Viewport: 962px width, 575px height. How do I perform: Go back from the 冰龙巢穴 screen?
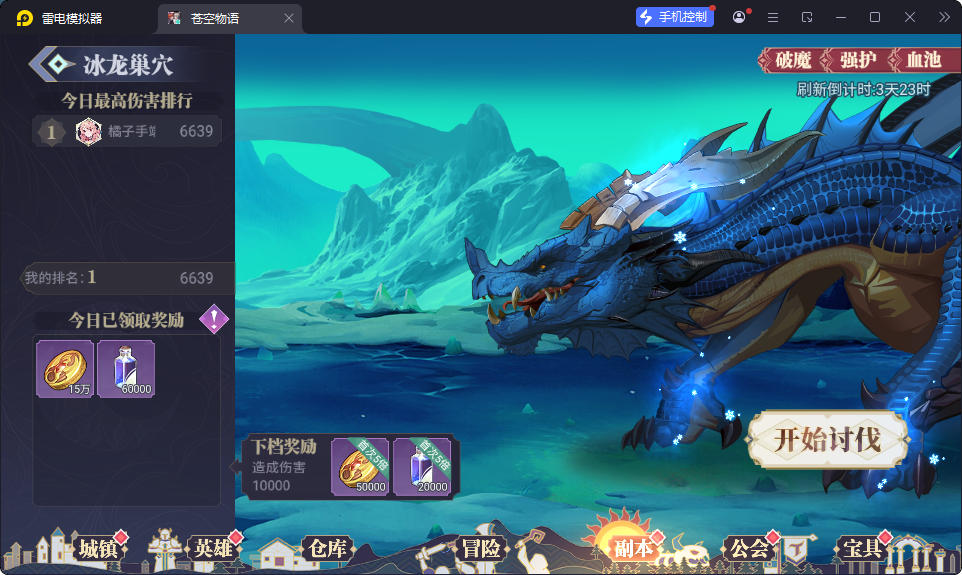[50, 65]
